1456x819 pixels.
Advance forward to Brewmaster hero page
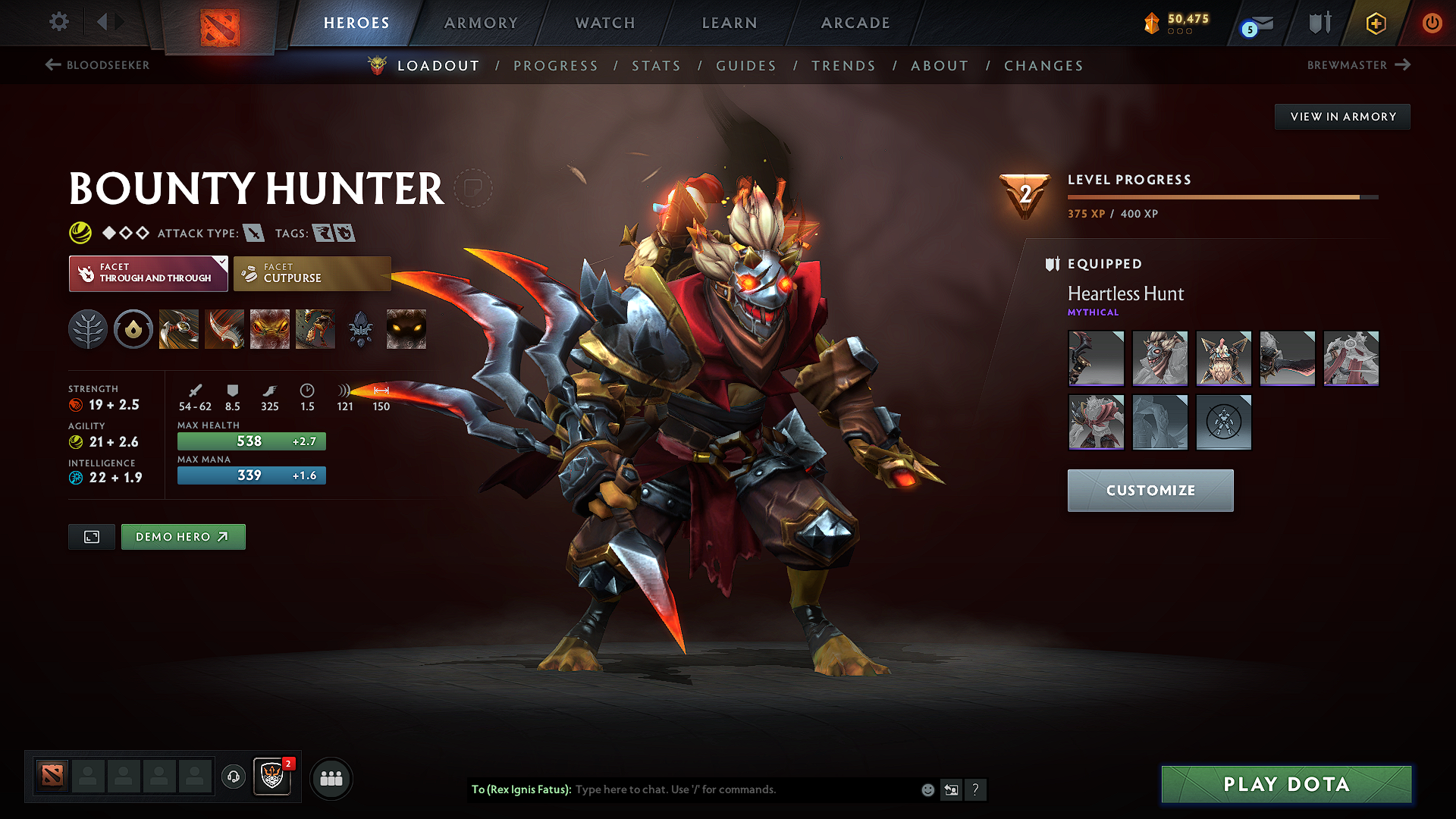[1359, 65]
